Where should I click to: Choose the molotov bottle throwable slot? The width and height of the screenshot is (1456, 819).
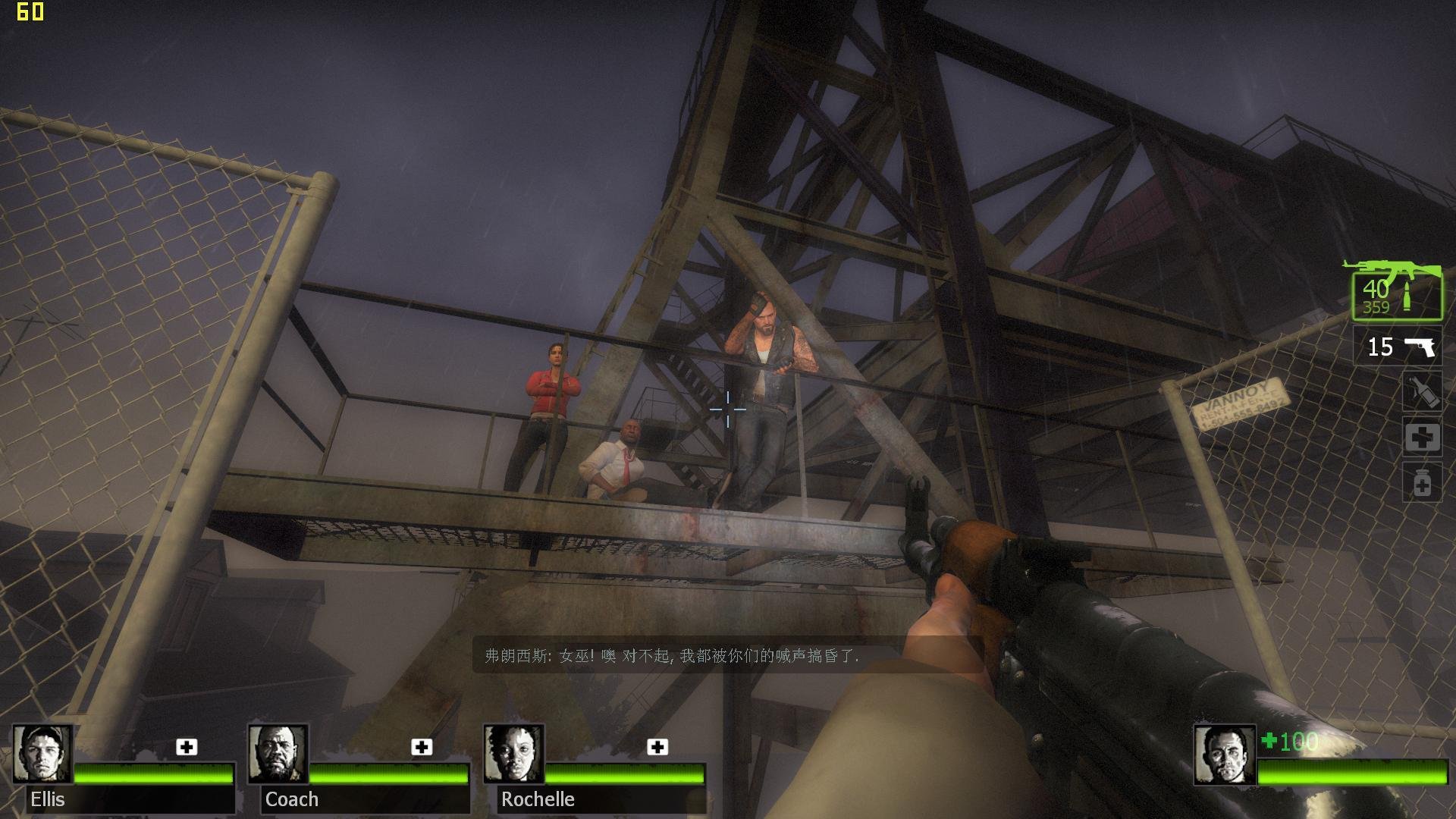(1422, 392)
